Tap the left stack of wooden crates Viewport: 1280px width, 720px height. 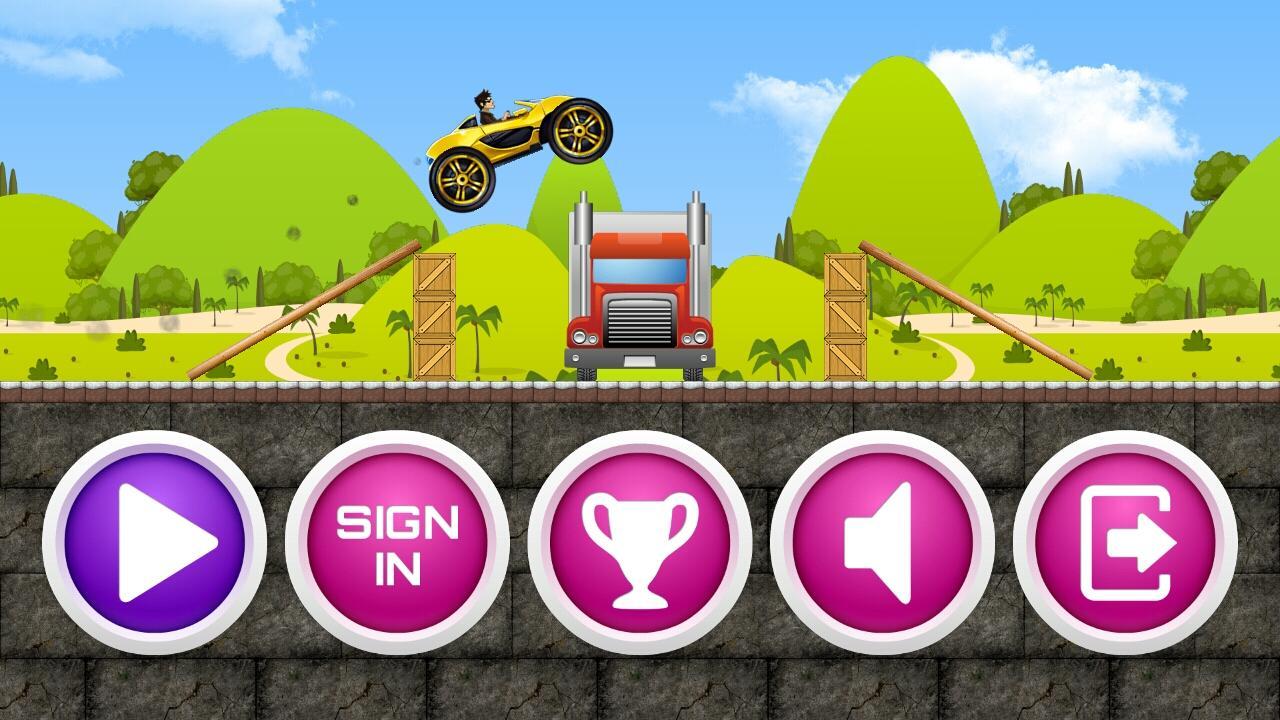pos(434,315)
